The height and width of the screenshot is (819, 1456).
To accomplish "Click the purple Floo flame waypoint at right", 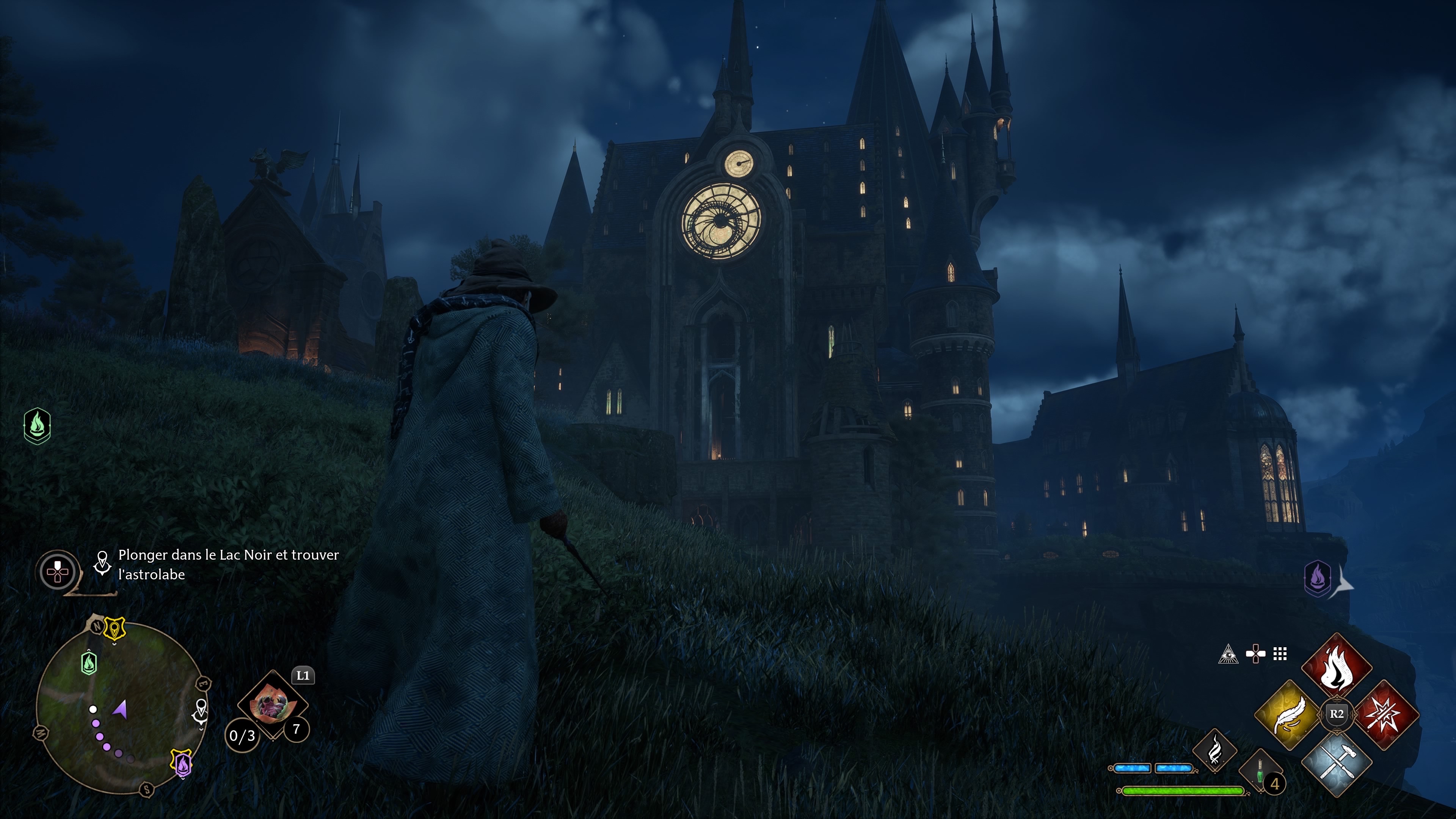I will click(x=1318, y=578).
